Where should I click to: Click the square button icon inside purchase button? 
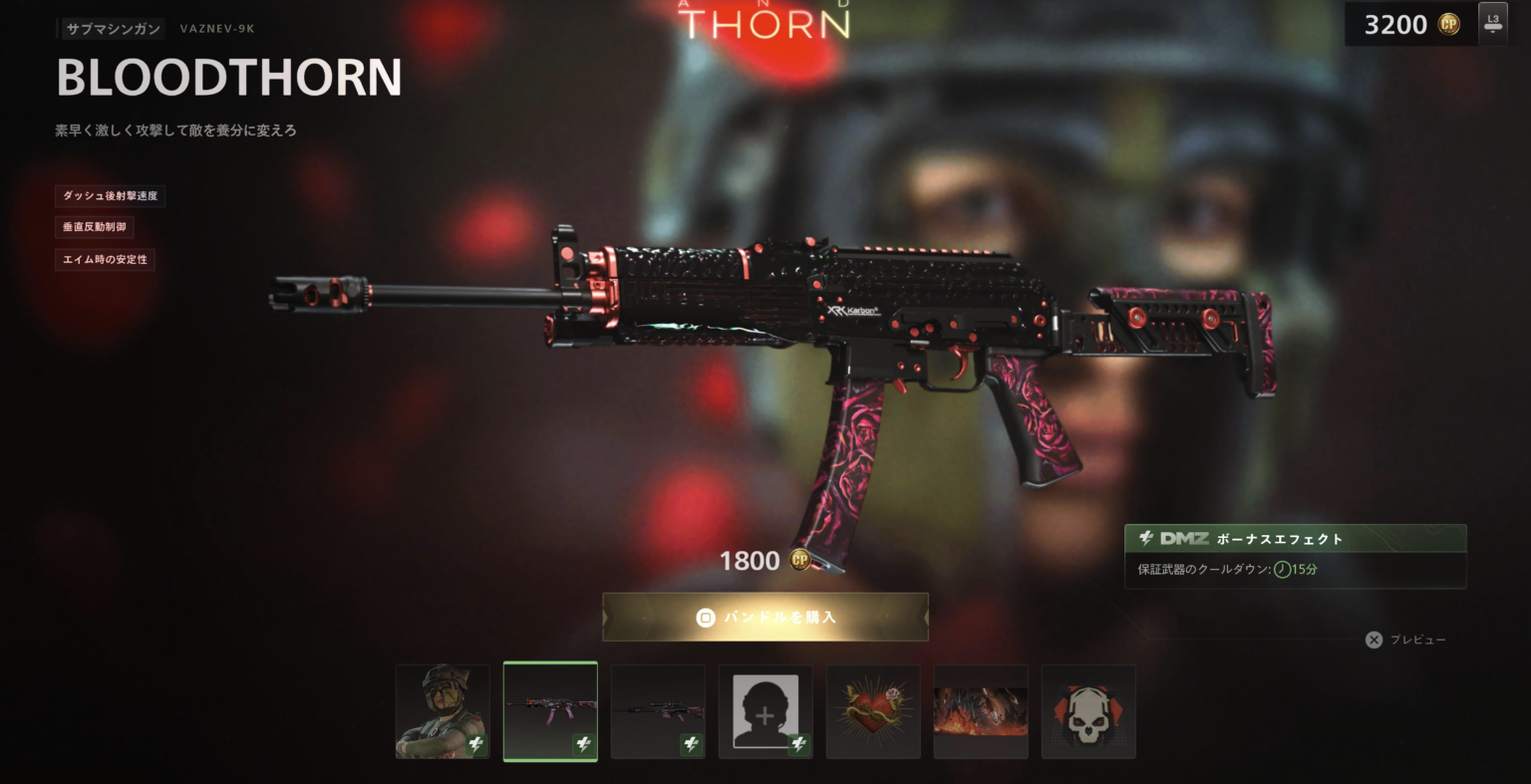click(704, 618)
